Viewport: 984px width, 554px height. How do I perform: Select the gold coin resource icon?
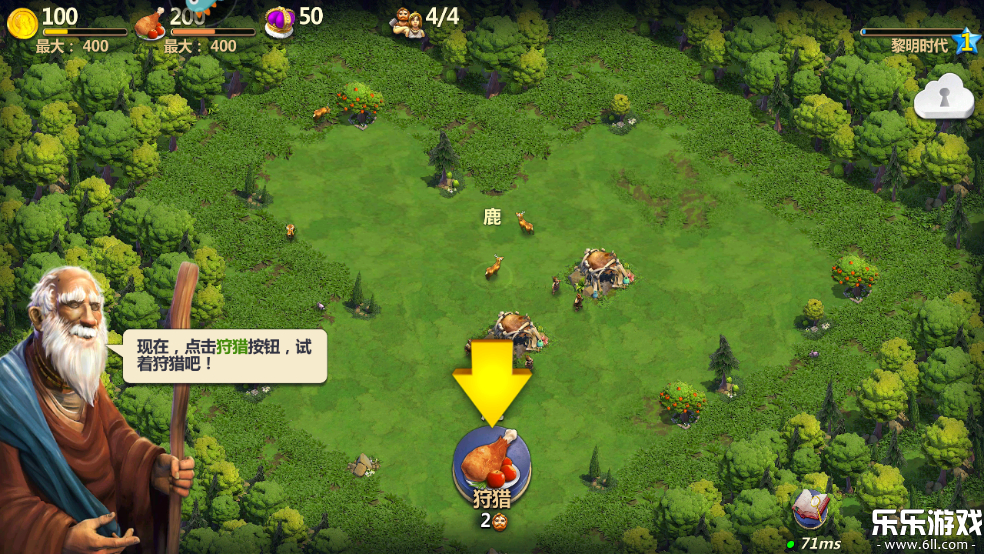[22, 20]
